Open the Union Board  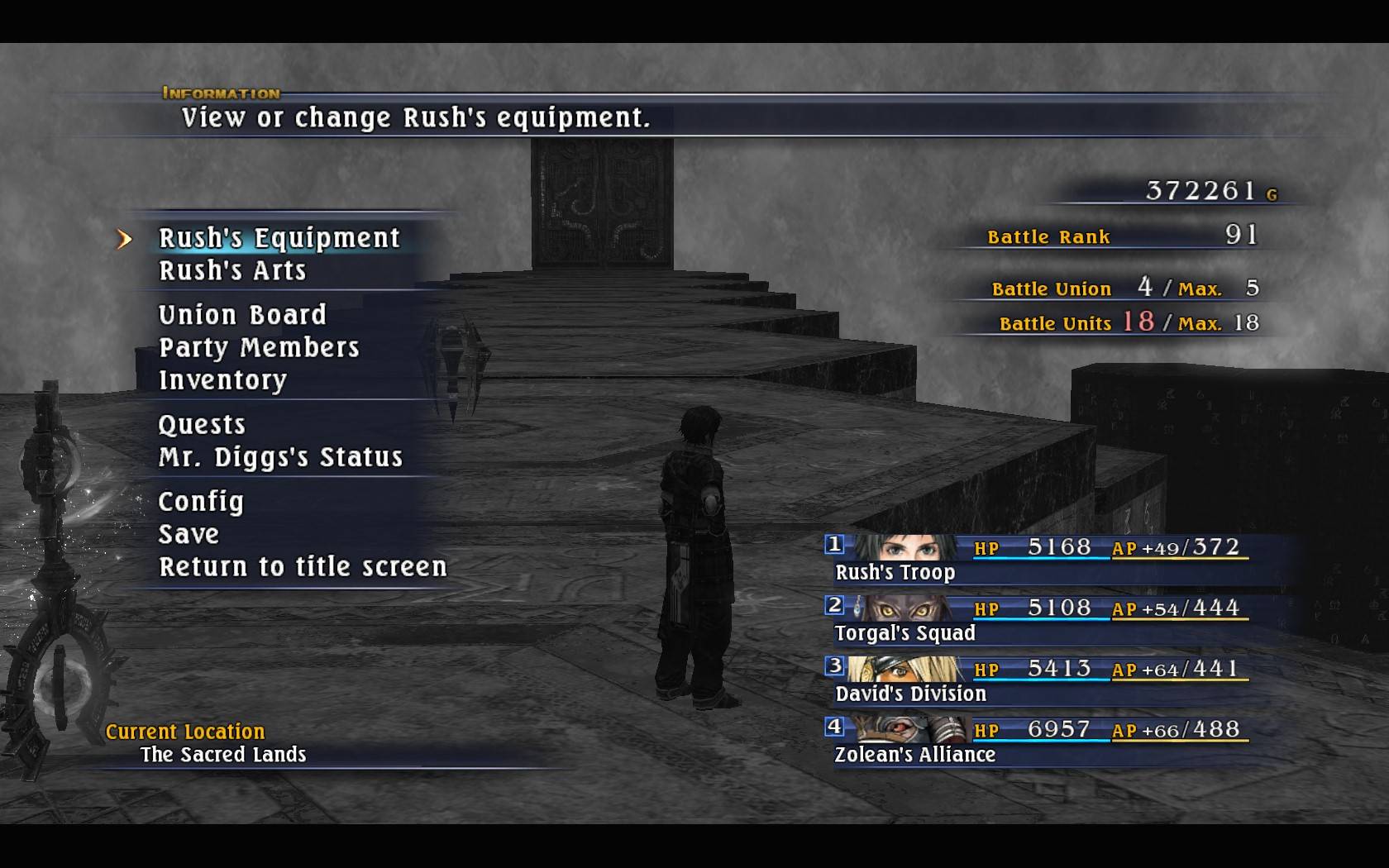pos(242,315)
